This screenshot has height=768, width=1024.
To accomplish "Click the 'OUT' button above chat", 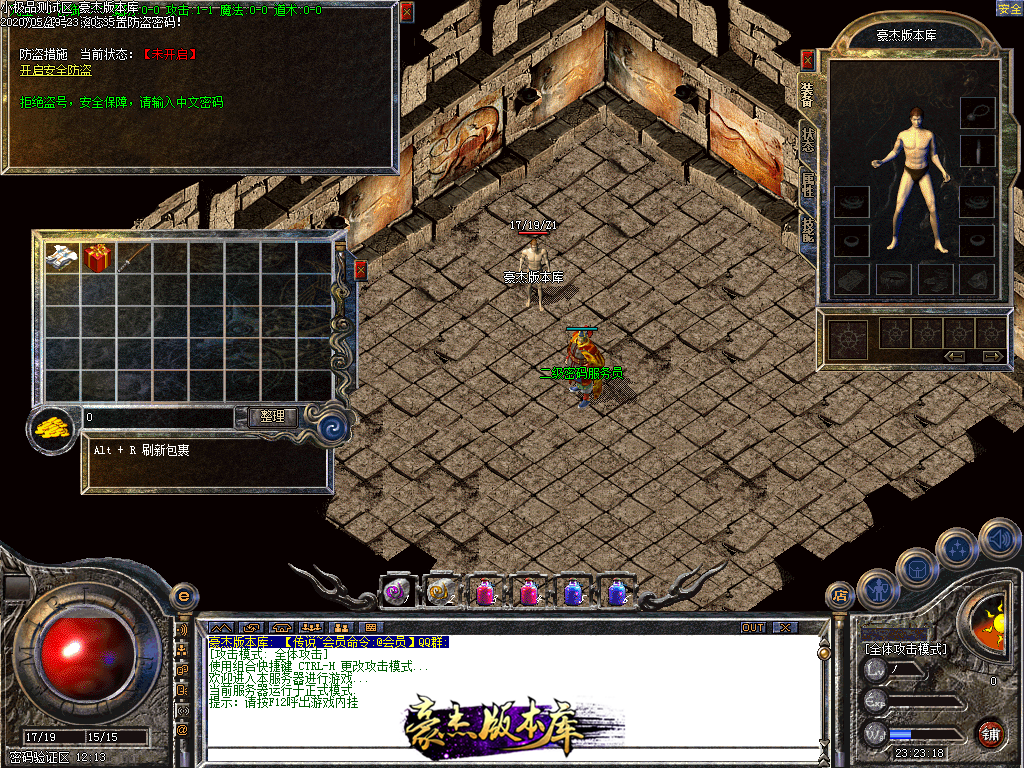I will click(753, 627).
